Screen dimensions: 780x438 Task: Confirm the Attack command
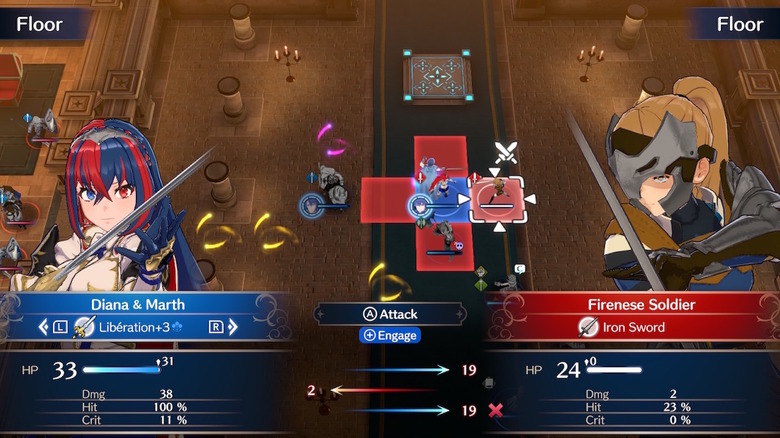(390, 313)
